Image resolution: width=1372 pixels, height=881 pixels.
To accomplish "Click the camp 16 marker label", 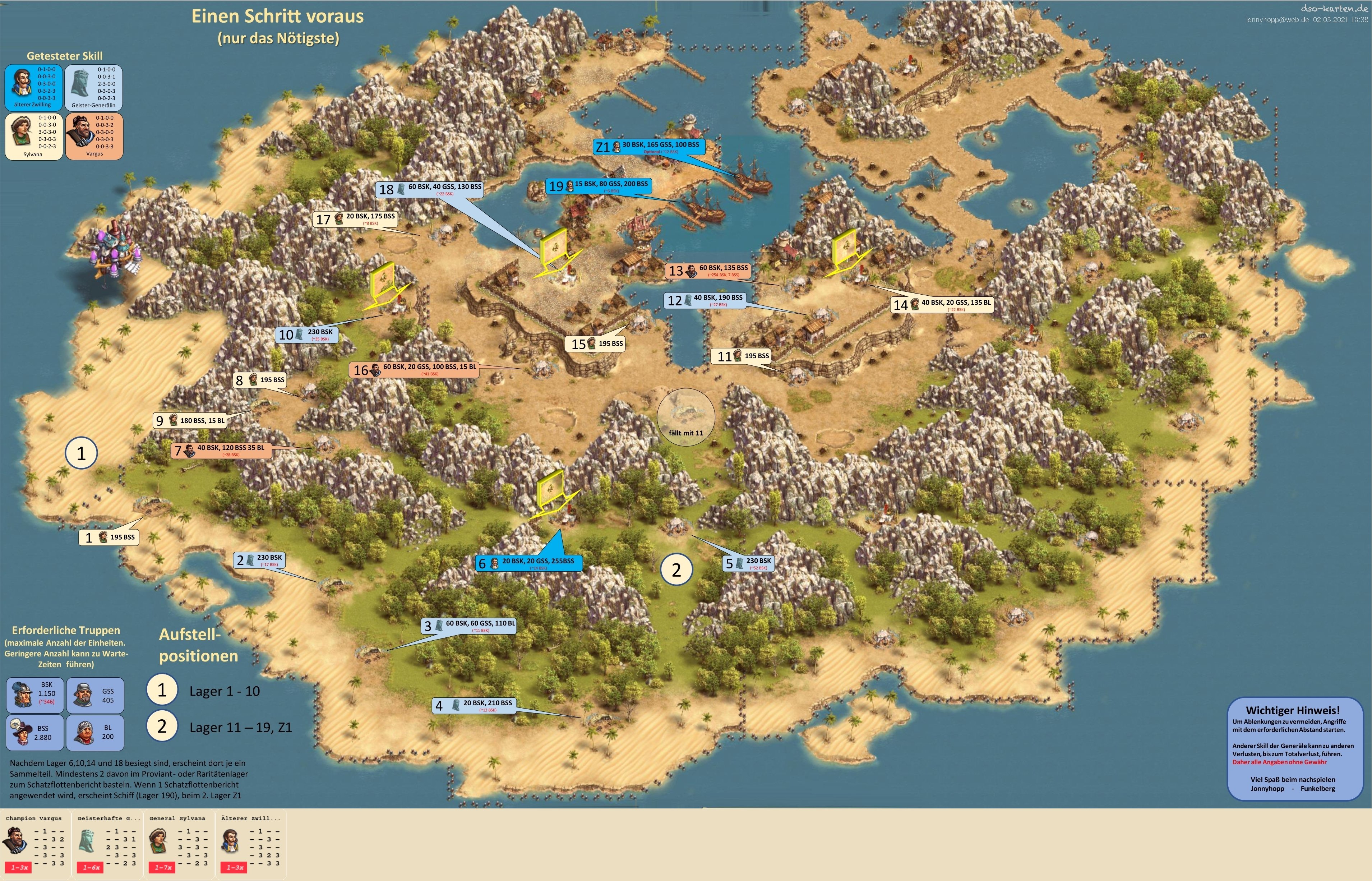I will click(414, 370).
